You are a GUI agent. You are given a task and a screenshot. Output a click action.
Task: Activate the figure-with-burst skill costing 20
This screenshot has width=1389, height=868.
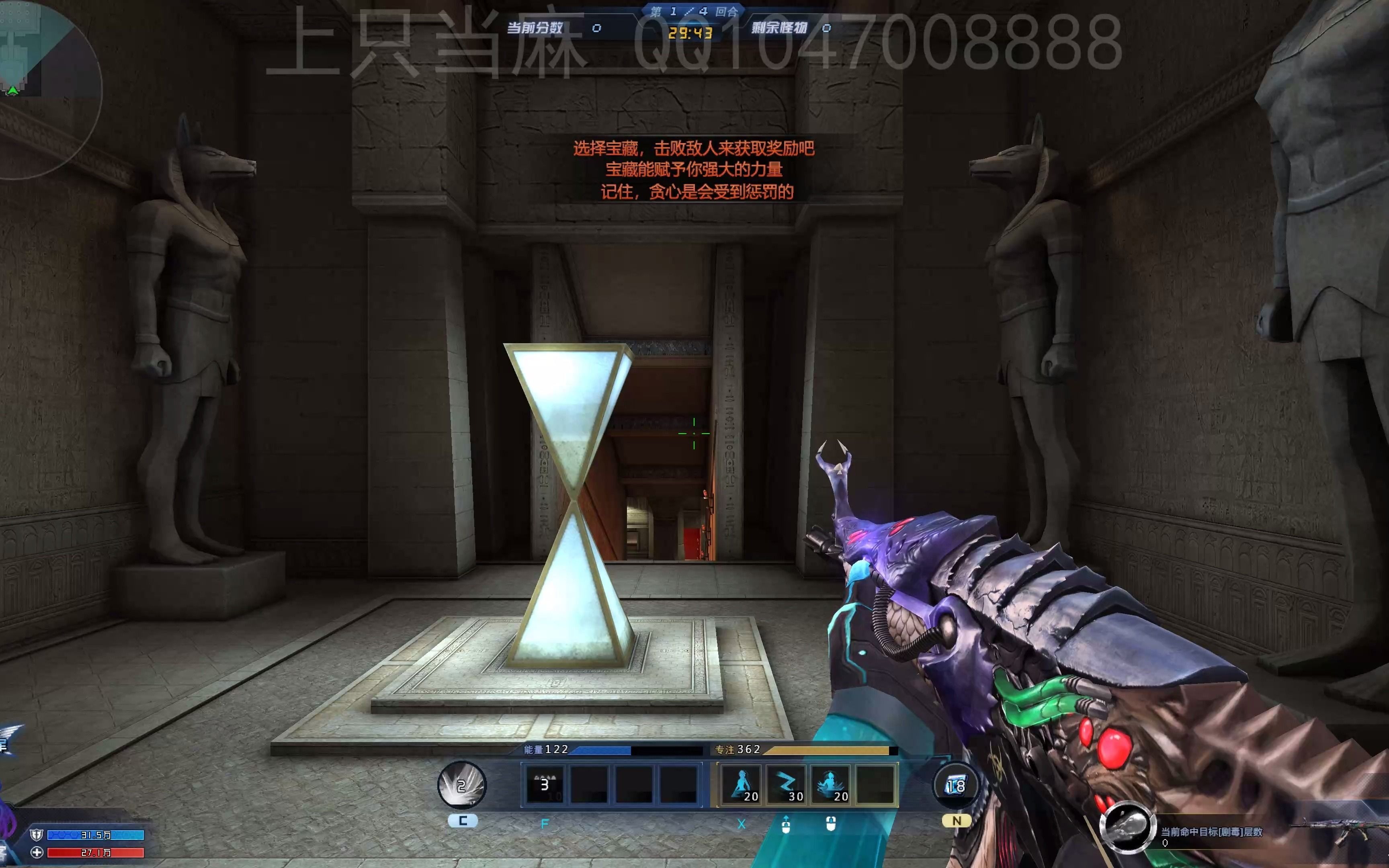(831, 785)
